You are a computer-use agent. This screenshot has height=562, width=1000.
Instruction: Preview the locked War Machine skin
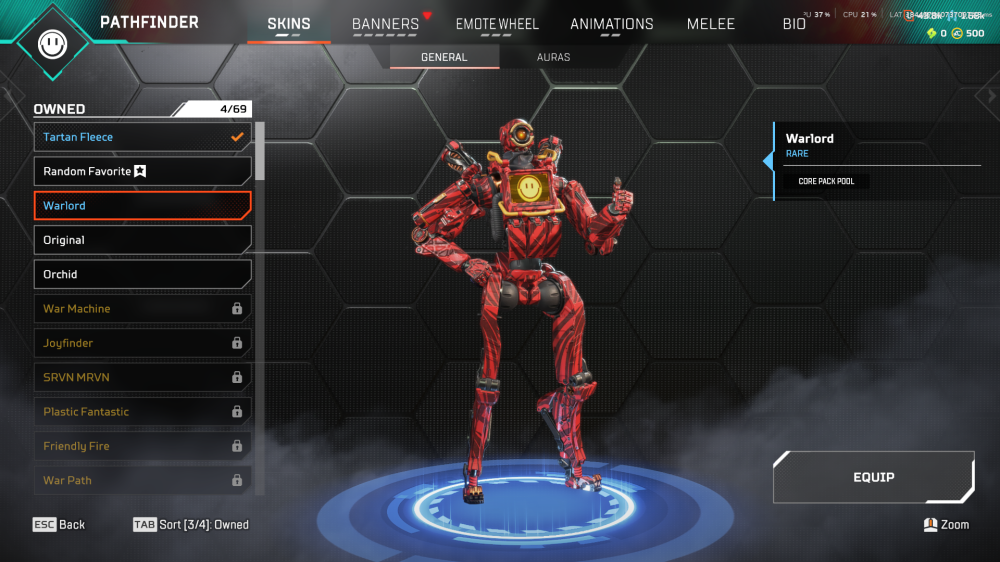coord(142,309)
